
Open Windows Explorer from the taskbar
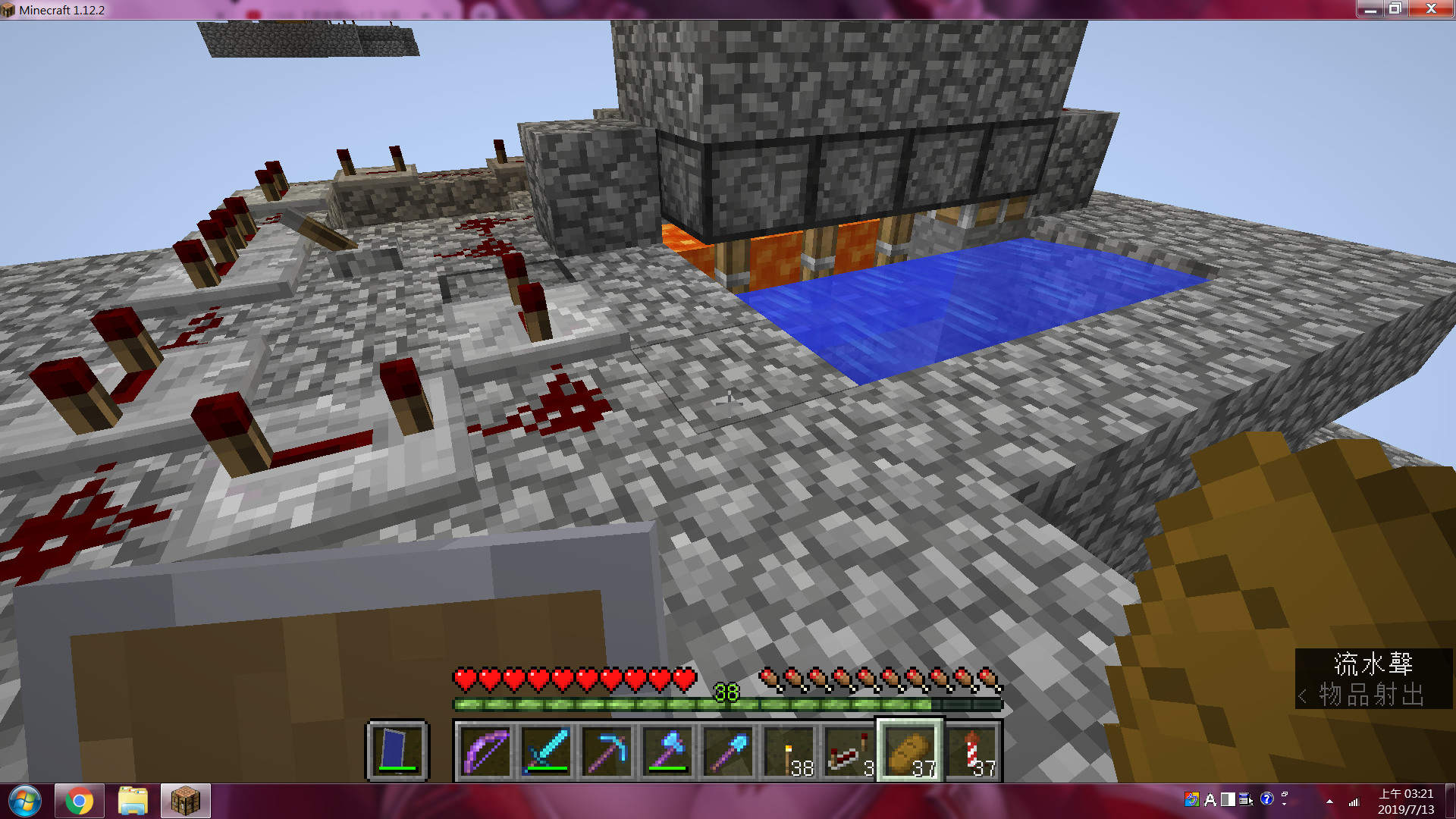[131, 800]
